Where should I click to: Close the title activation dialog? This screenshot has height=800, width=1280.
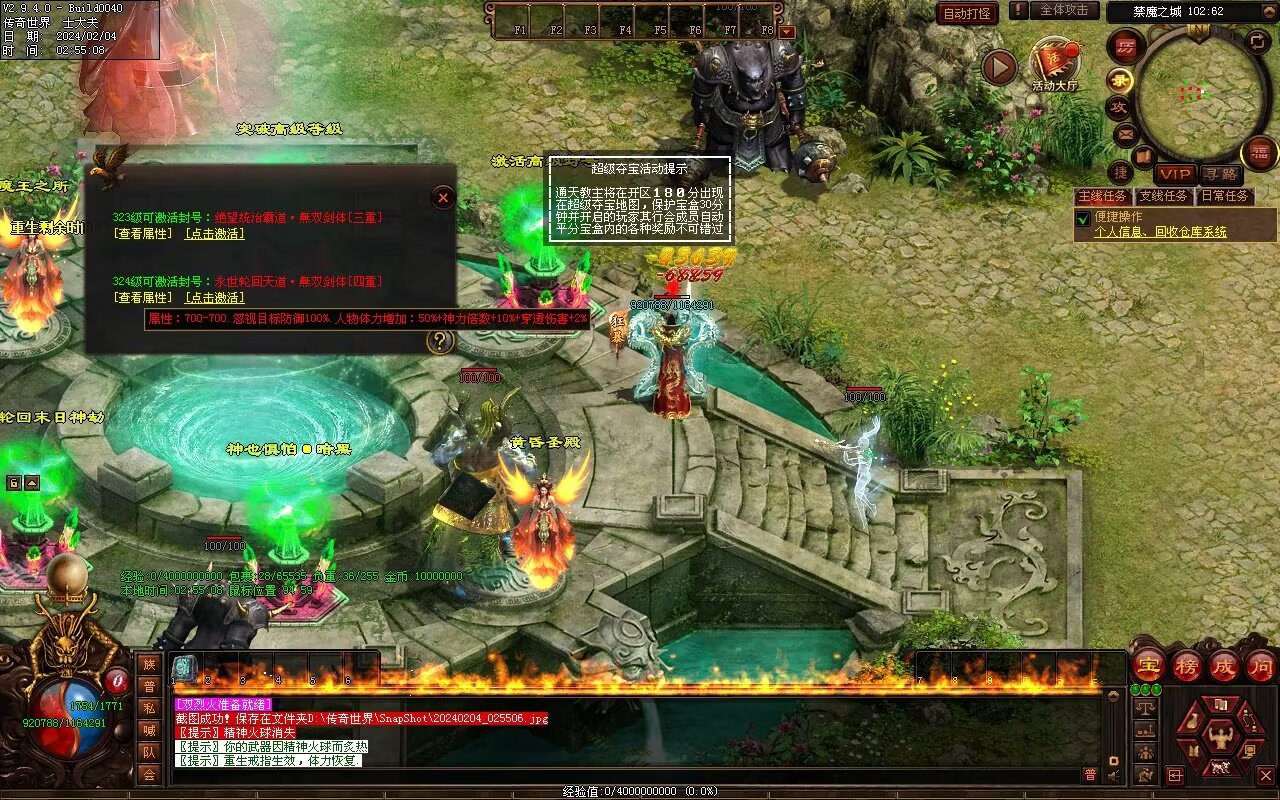tap(443, 198)
